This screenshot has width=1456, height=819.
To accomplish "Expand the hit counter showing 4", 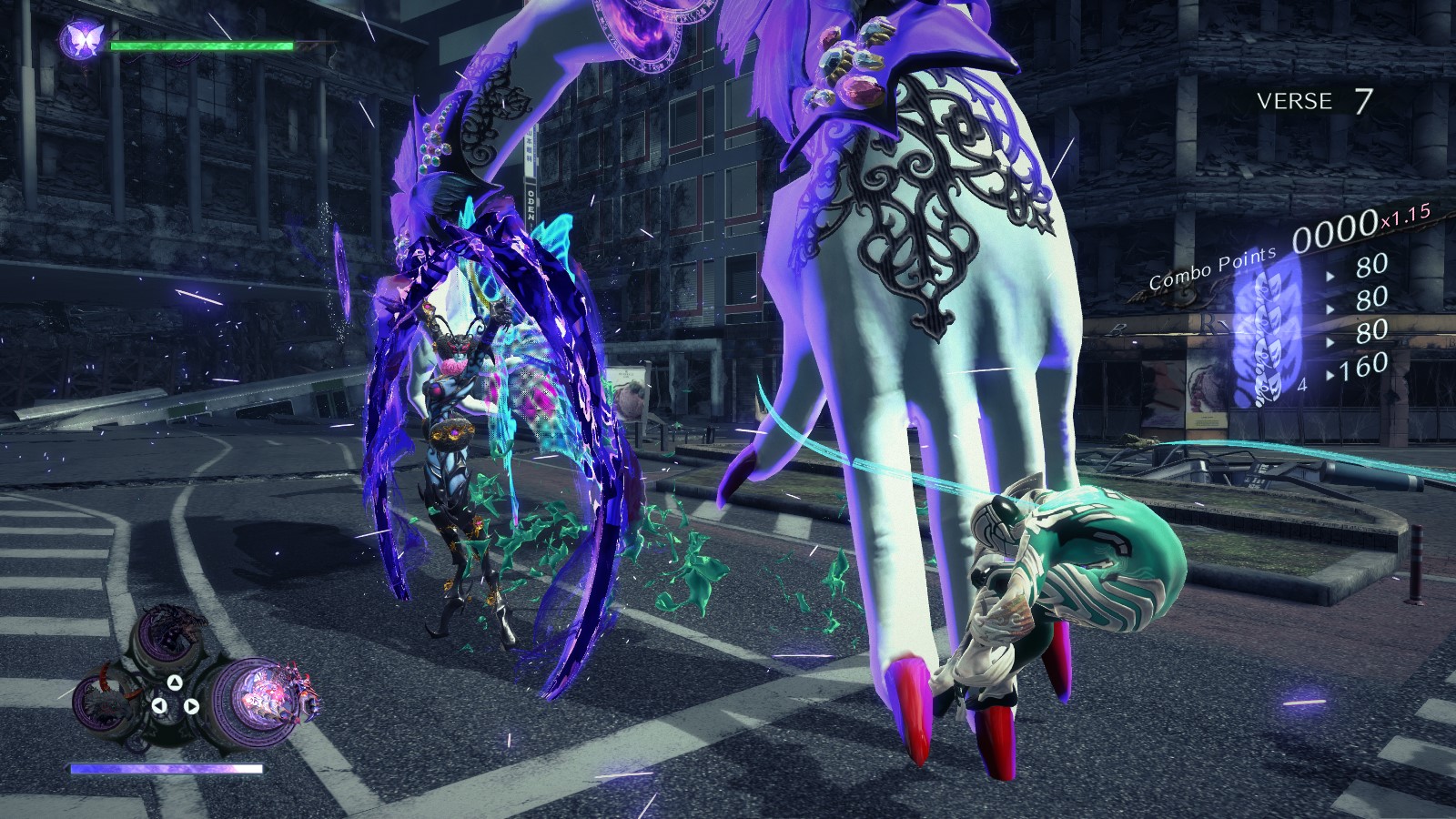I will pyautogui.click(x=1302, y=385).
